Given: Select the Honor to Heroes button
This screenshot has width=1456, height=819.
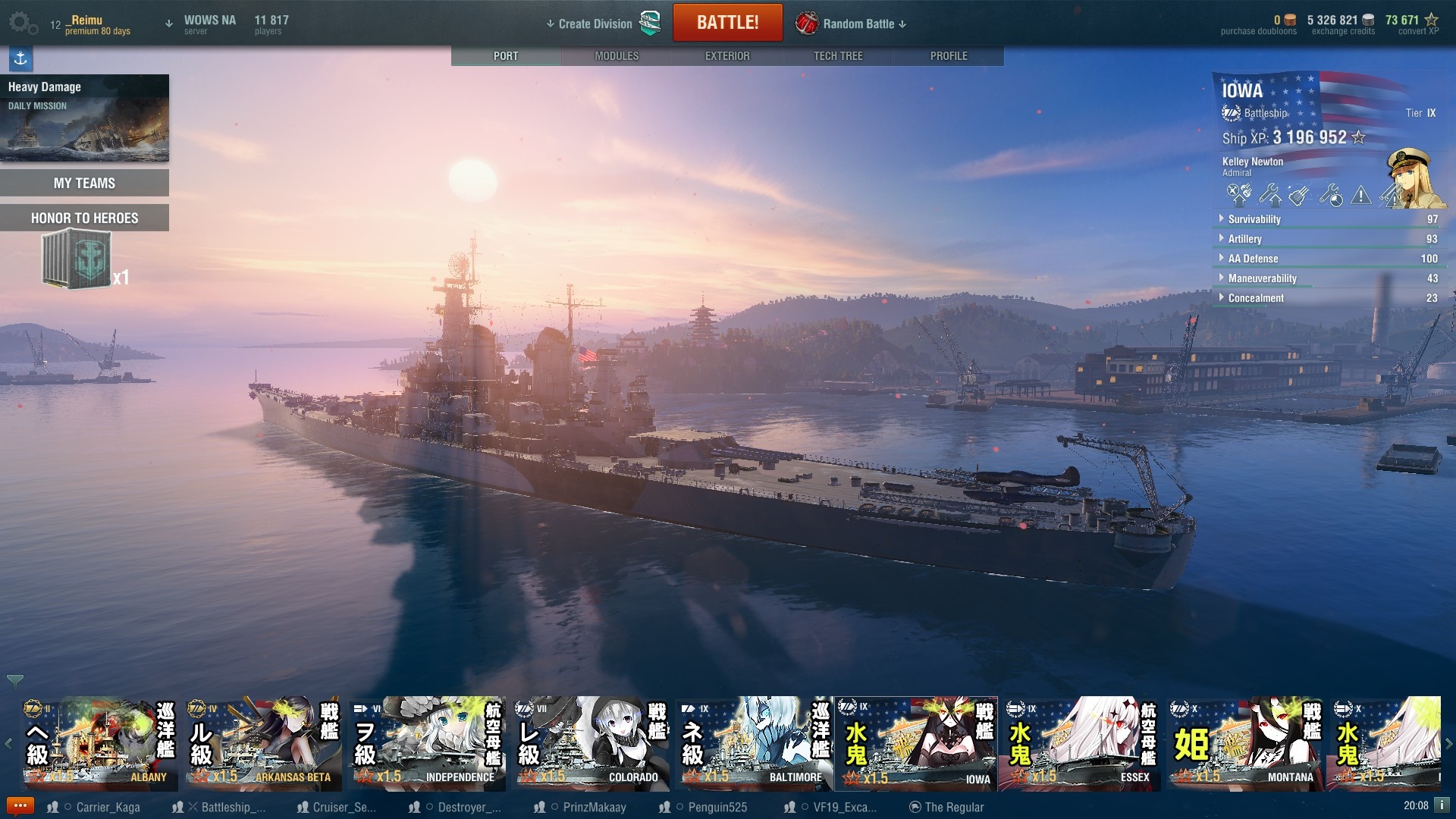Looking at the screenshot, I should pos(84,218).
